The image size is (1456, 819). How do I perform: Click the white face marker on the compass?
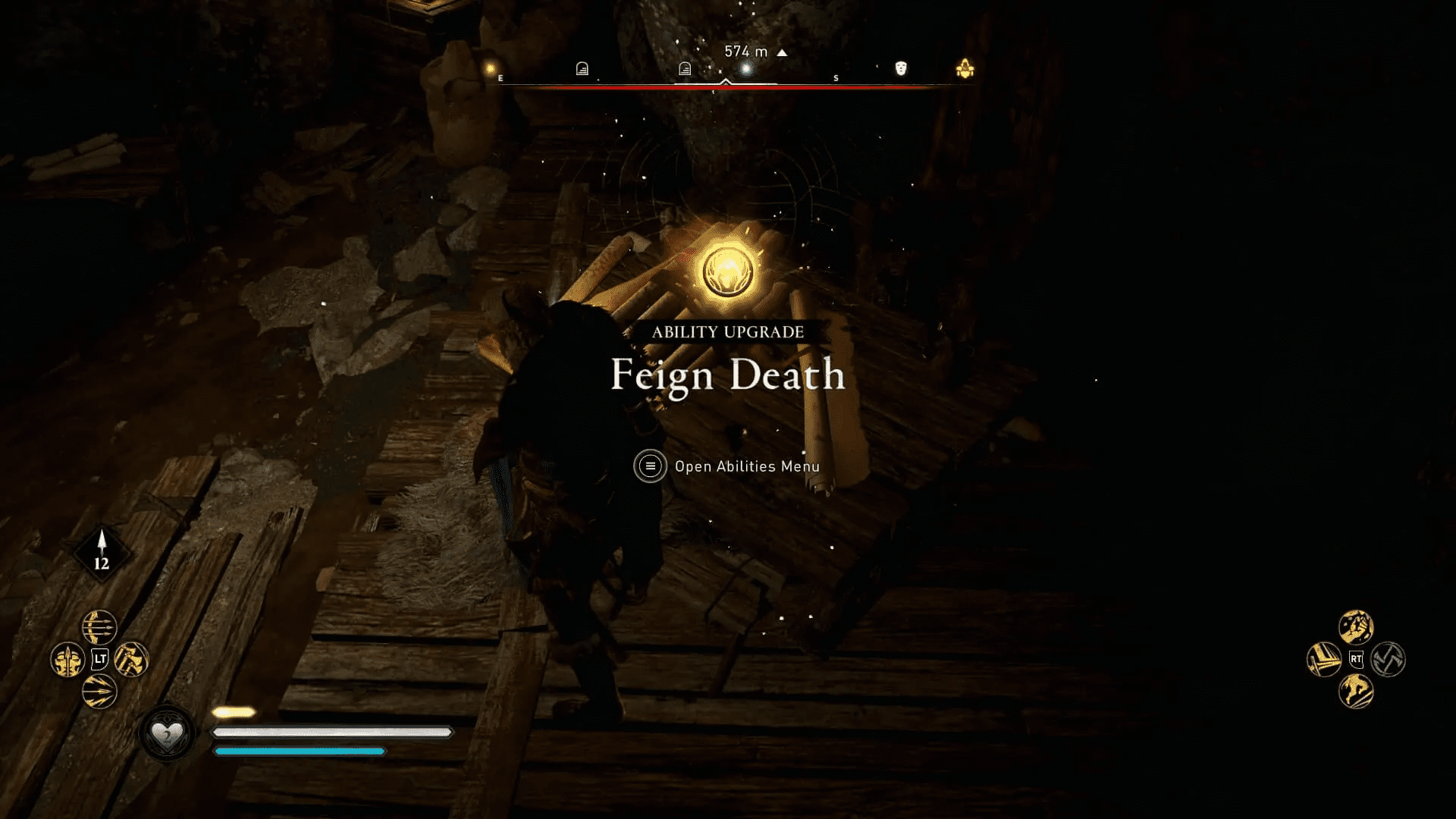(900, 69)
